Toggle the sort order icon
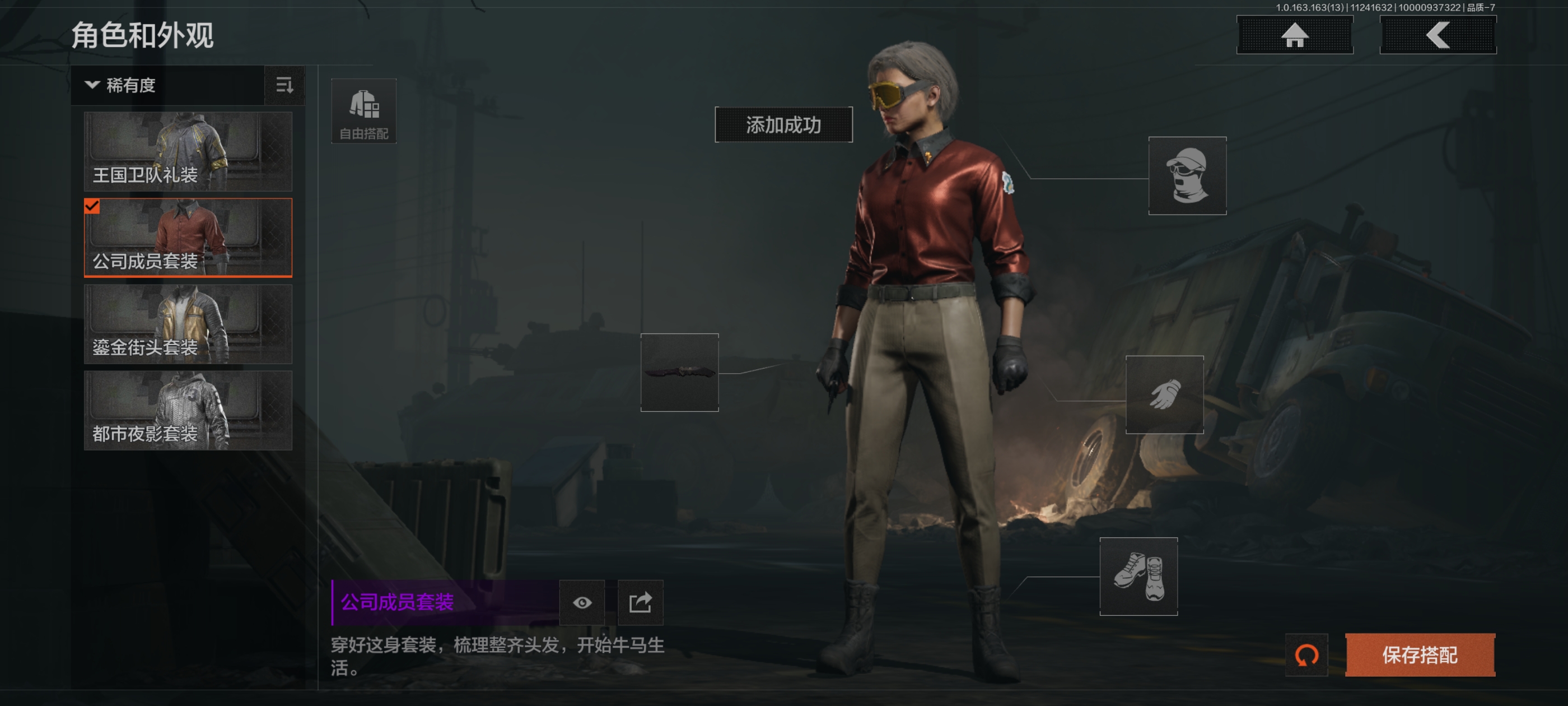 click(284, 85)
